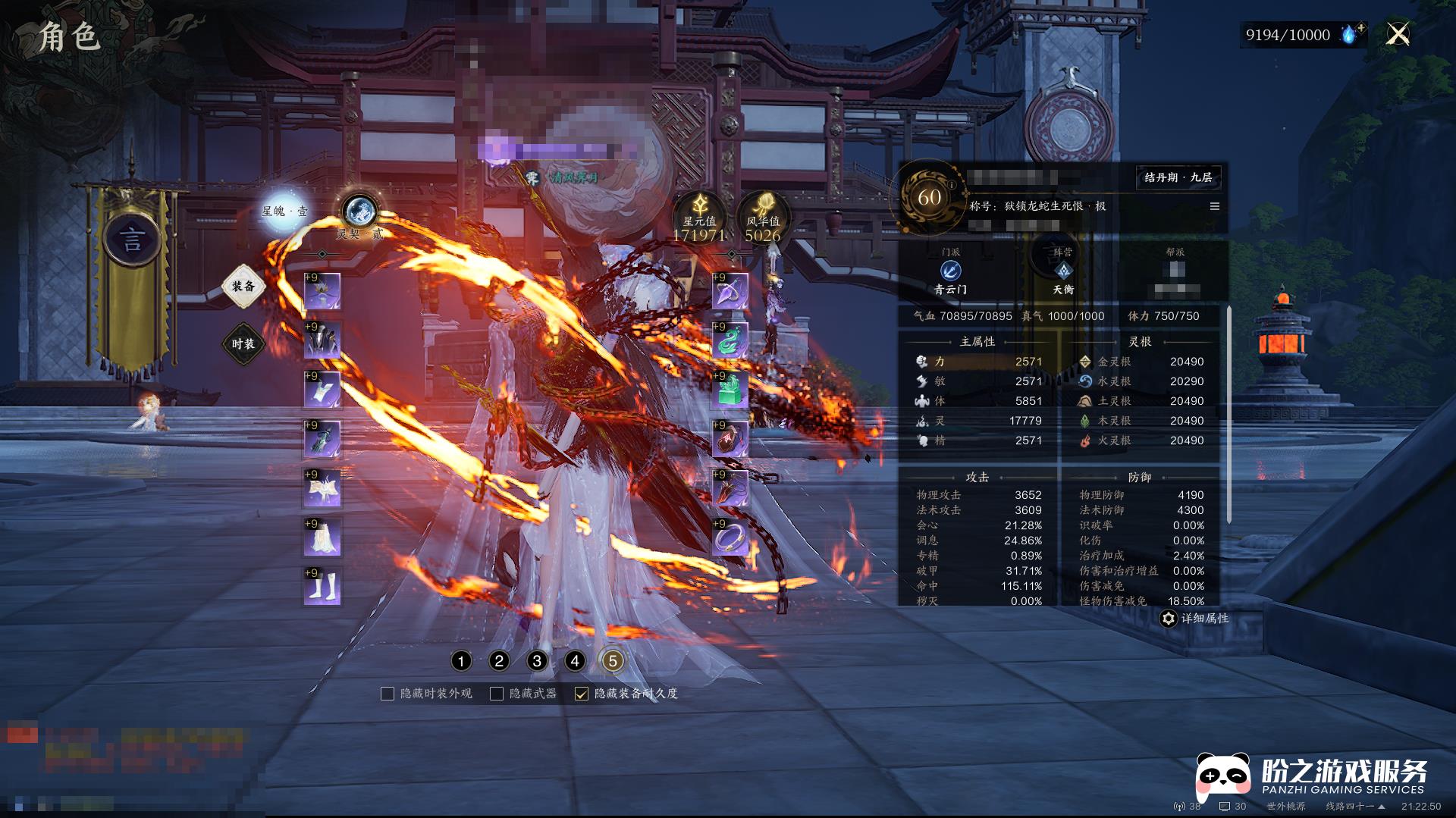The width and height of the screenshot is (1456, 818).
Task: Switch to the 时装 fashion tab
Action: [x=243, y=344]
